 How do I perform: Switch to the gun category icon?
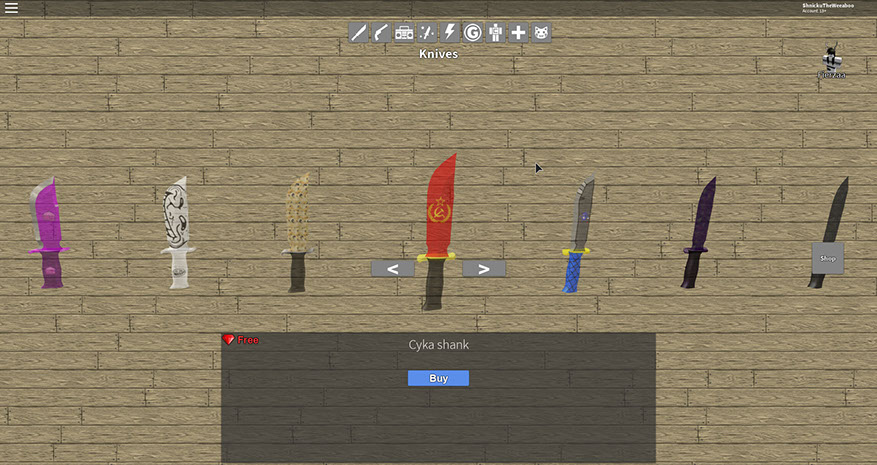click(x=381, y=33)
